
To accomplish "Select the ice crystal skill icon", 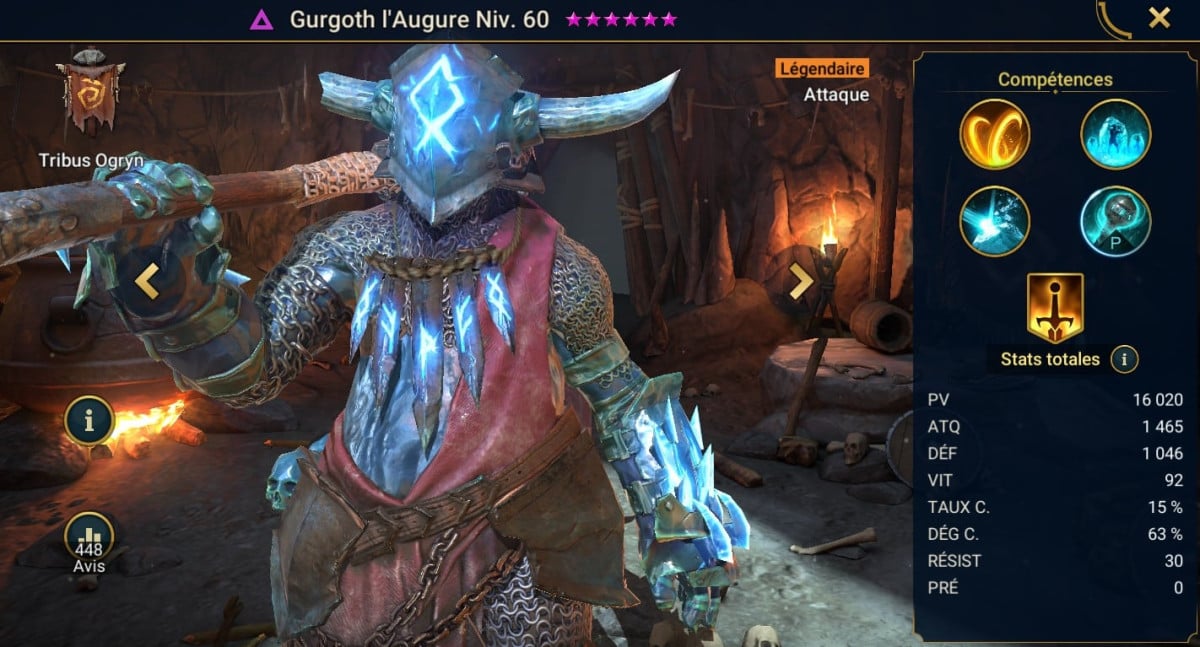I will [1115, 135].
